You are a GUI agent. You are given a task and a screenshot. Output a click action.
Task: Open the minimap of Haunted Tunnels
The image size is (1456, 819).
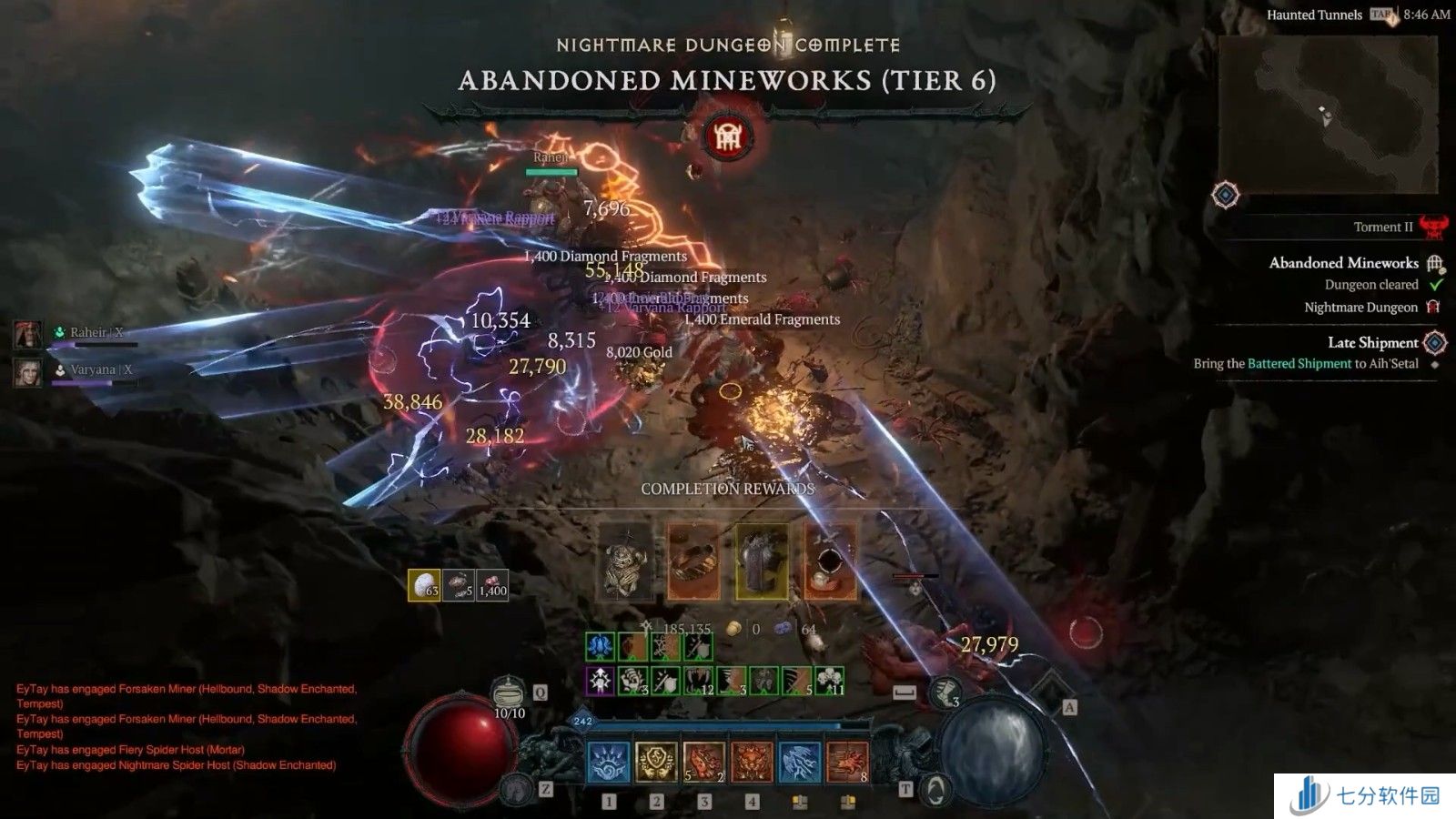1328,116
